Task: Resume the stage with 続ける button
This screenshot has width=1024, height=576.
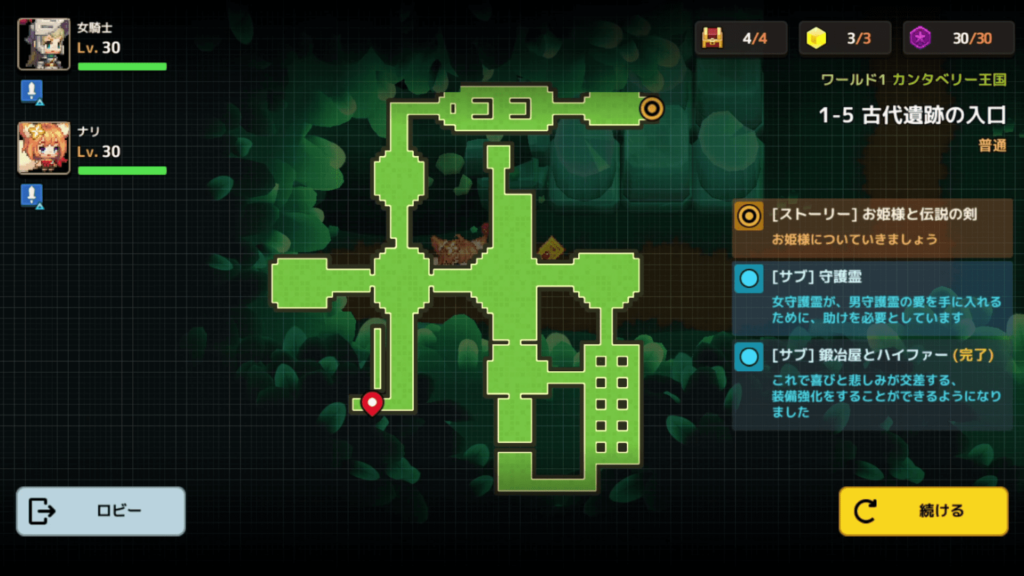Action: coord(923,511)
